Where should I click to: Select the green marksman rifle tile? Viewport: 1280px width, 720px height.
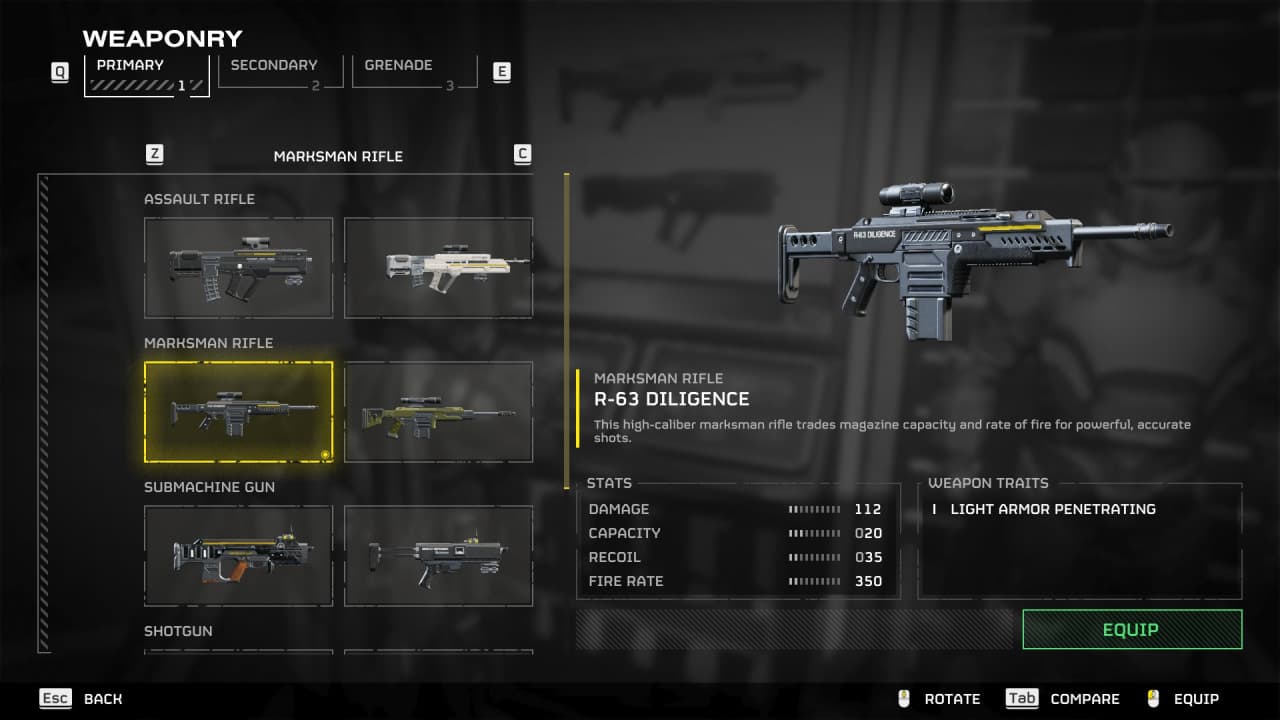pos(438,411)
